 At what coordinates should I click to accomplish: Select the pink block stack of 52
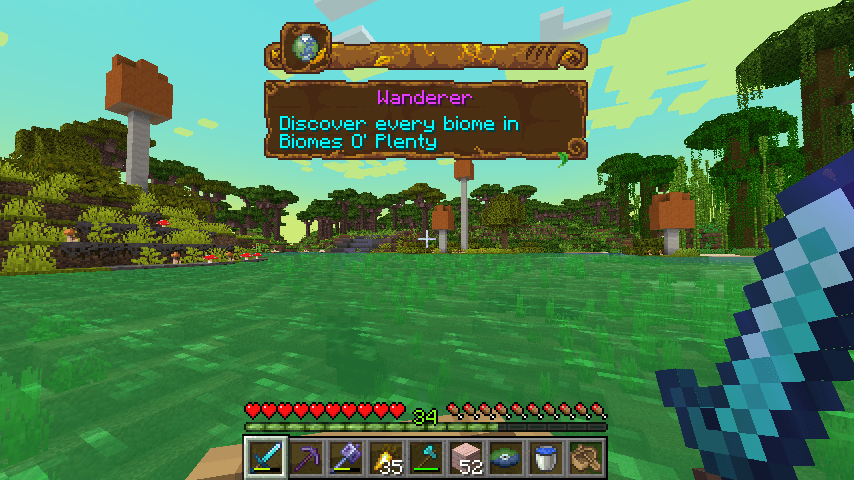(466, 458)
